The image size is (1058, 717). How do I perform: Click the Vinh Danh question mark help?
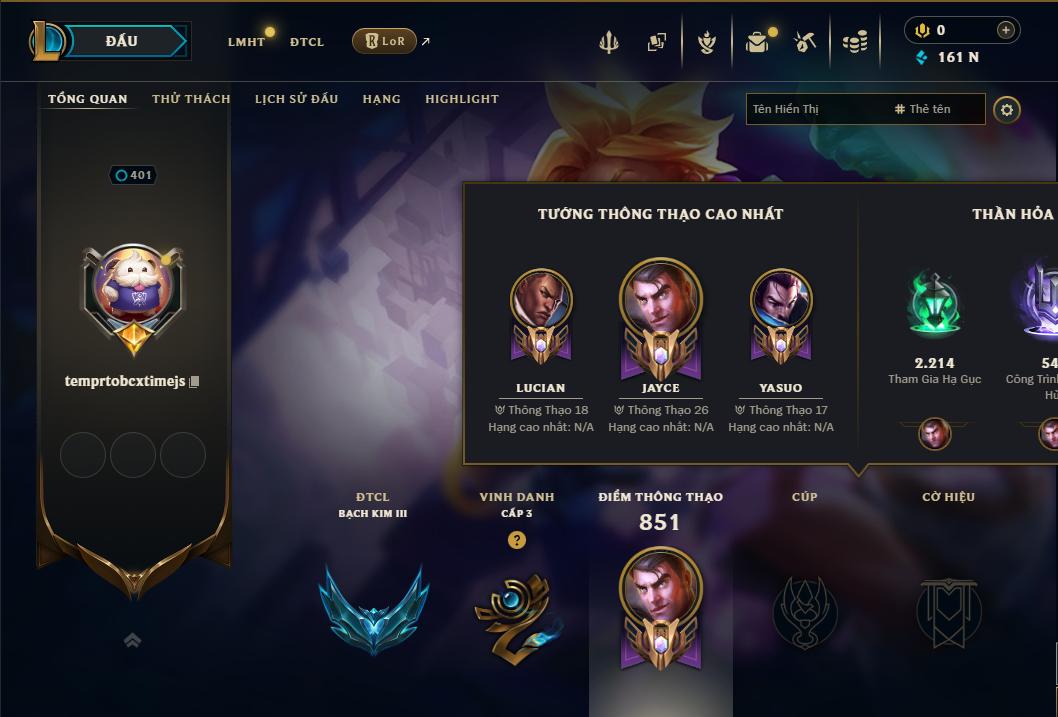point(516,540)
